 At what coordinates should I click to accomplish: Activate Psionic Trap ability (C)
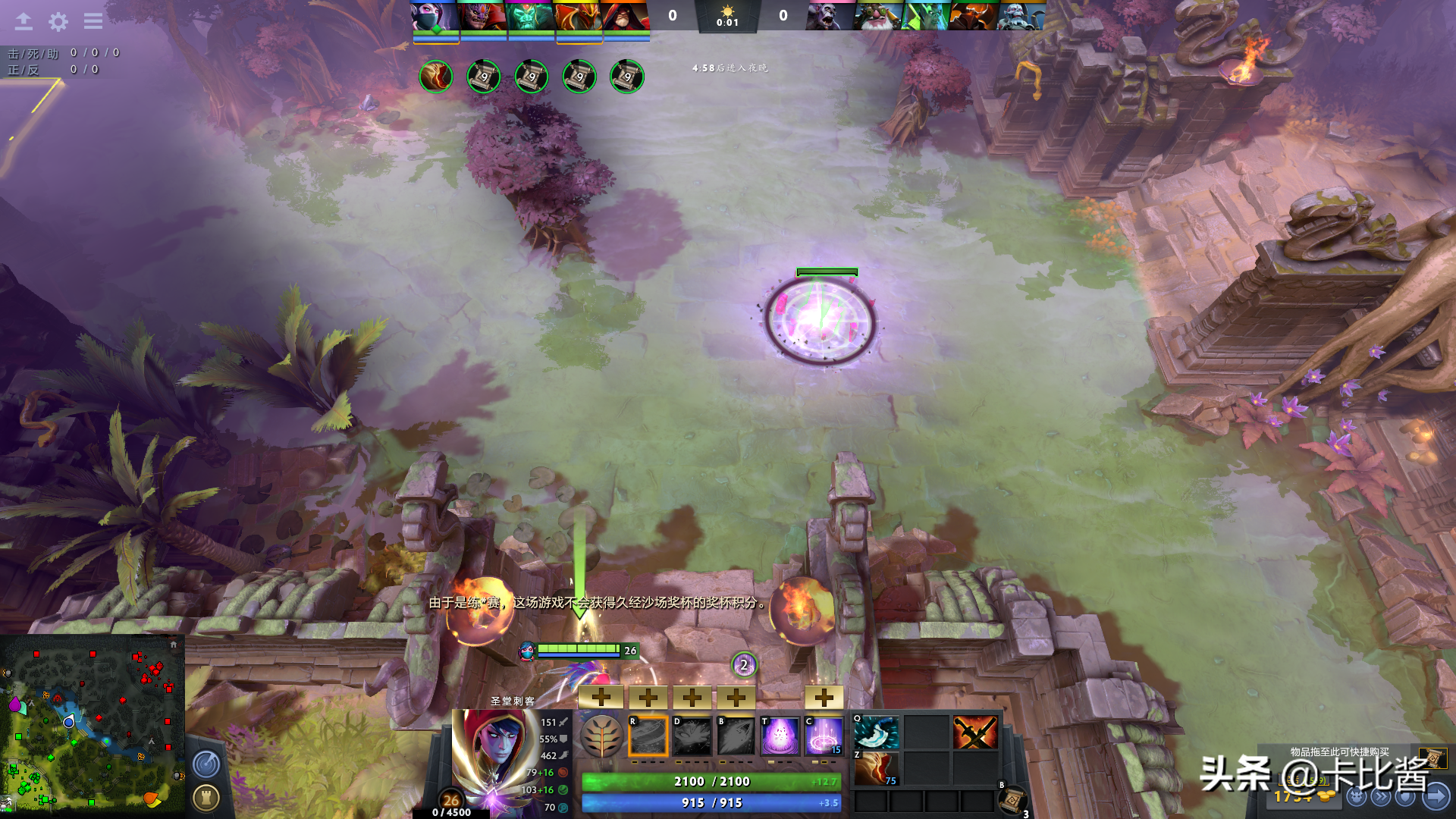(824, 736)
